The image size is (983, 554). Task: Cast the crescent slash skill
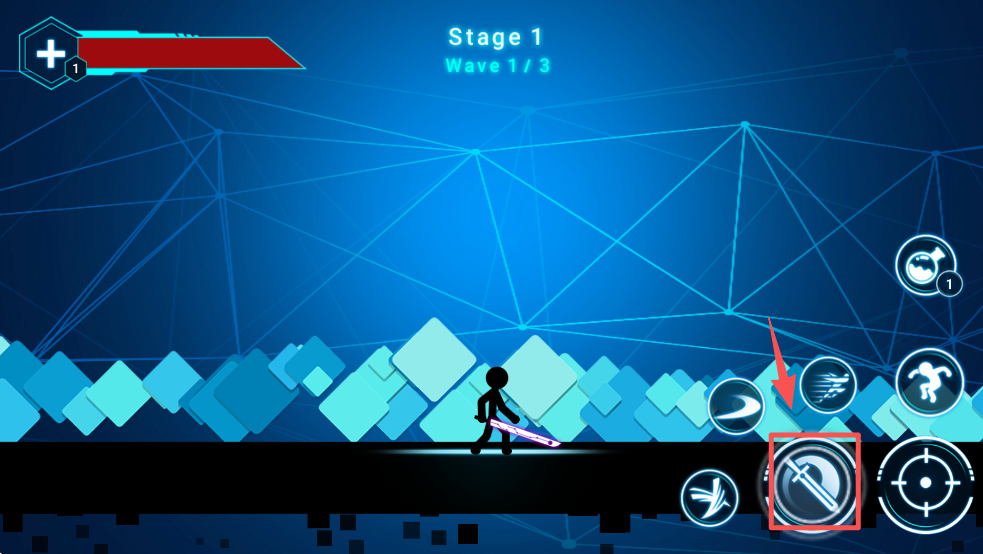click(x=736, y=407)
